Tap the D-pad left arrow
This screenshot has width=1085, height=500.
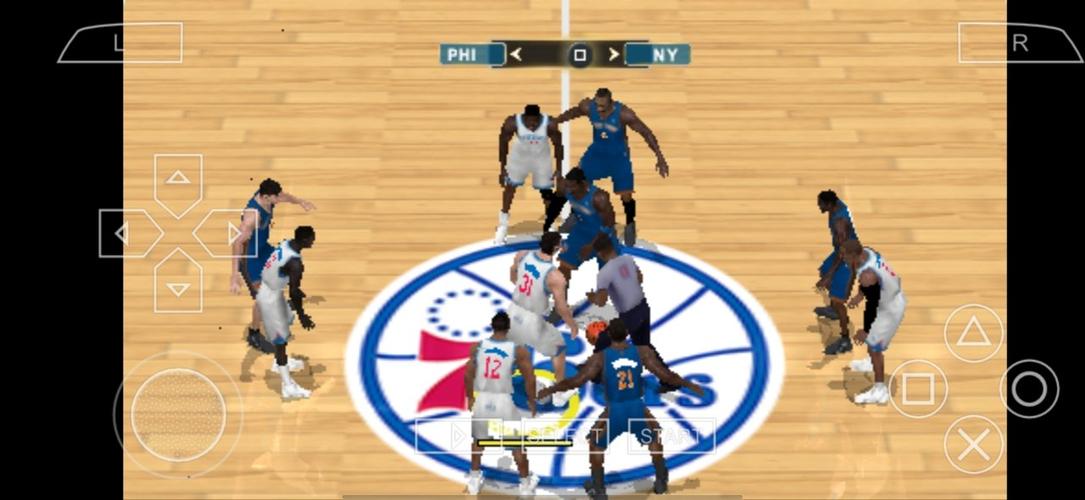127,234
